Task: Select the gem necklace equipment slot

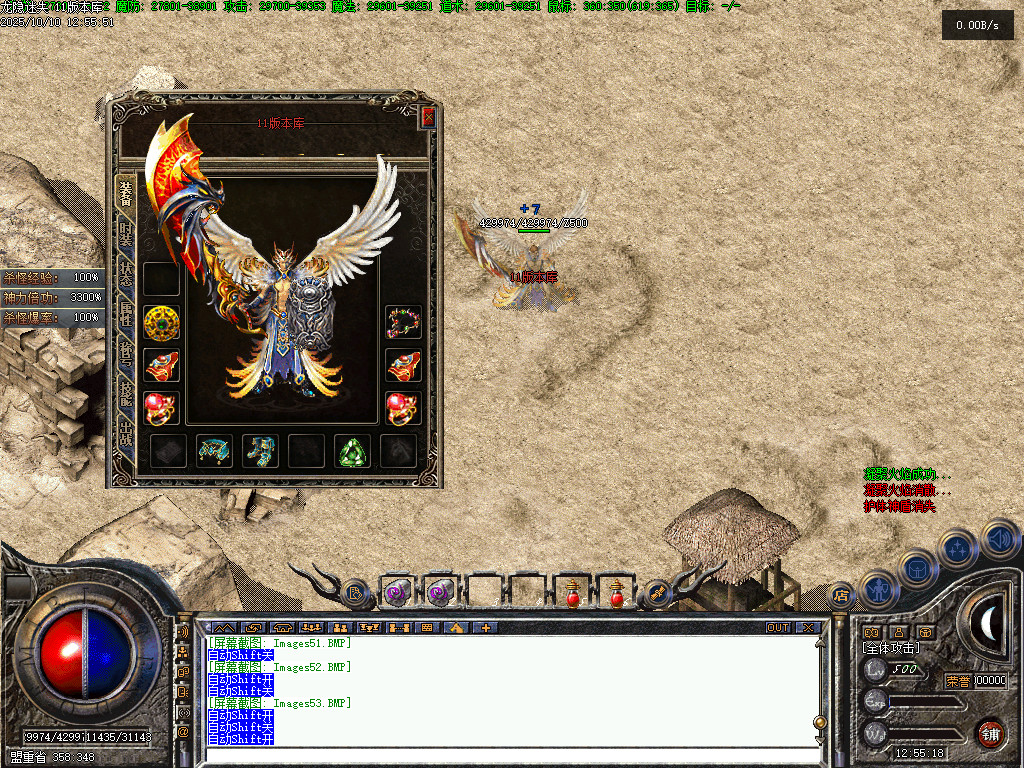Action: 403,322
